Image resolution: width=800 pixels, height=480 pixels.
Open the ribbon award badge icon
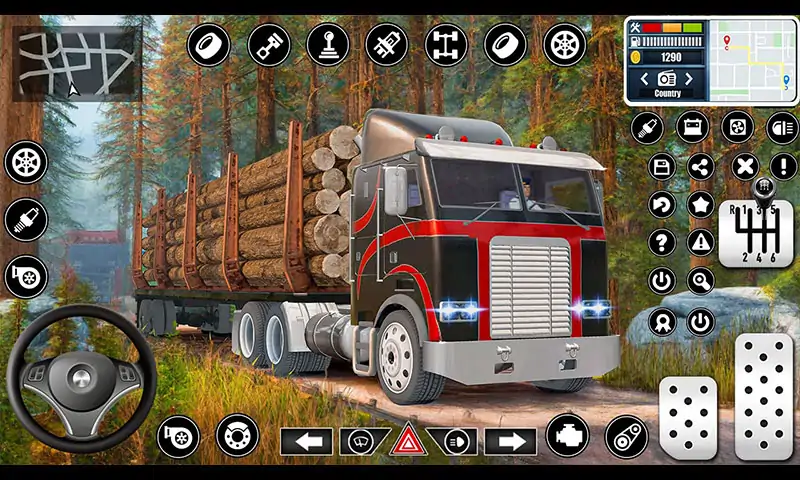pos(661,321)
